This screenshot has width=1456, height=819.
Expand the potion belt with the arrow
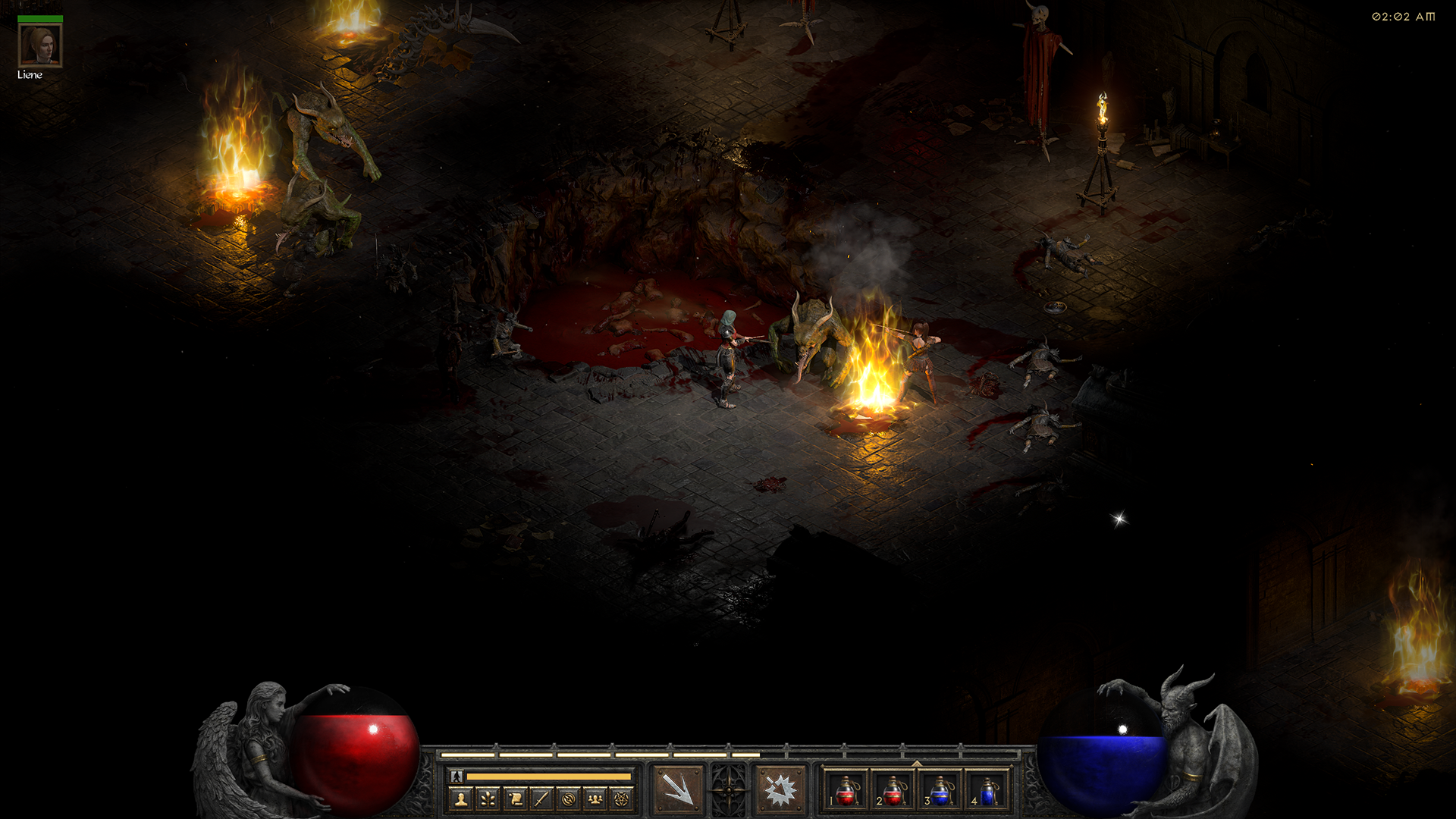(917, 763)
